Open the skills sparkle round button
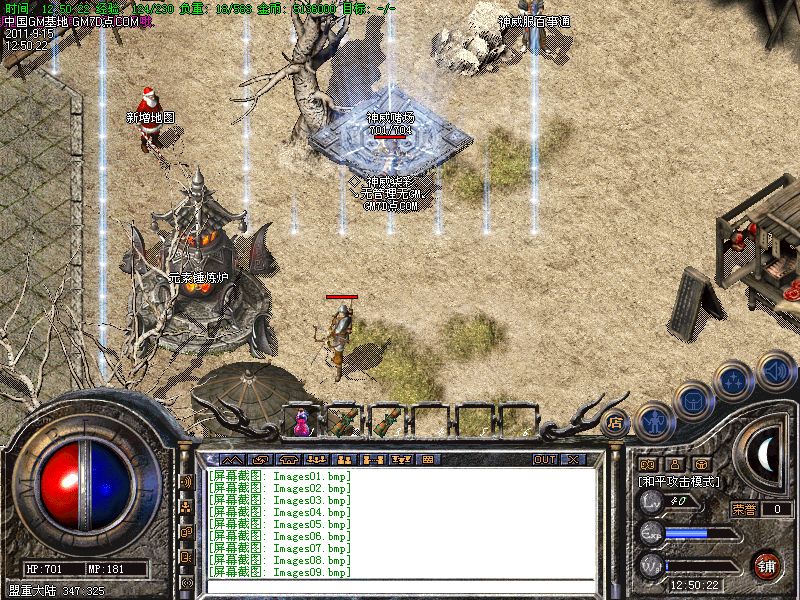Viewport: 800px width, 600px height. [735, 380]
